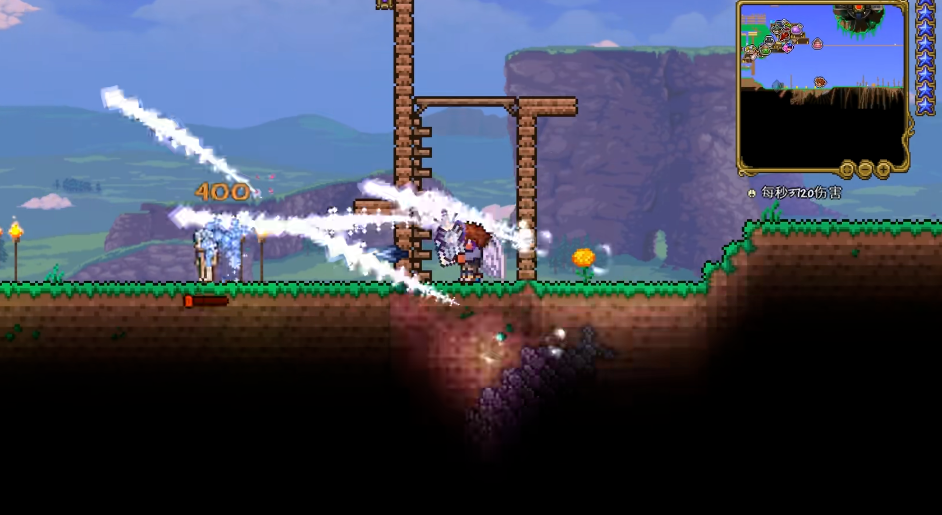Select the player head marker on minimap
Viewport: 942px width, 515px height.
pos(819,82)
